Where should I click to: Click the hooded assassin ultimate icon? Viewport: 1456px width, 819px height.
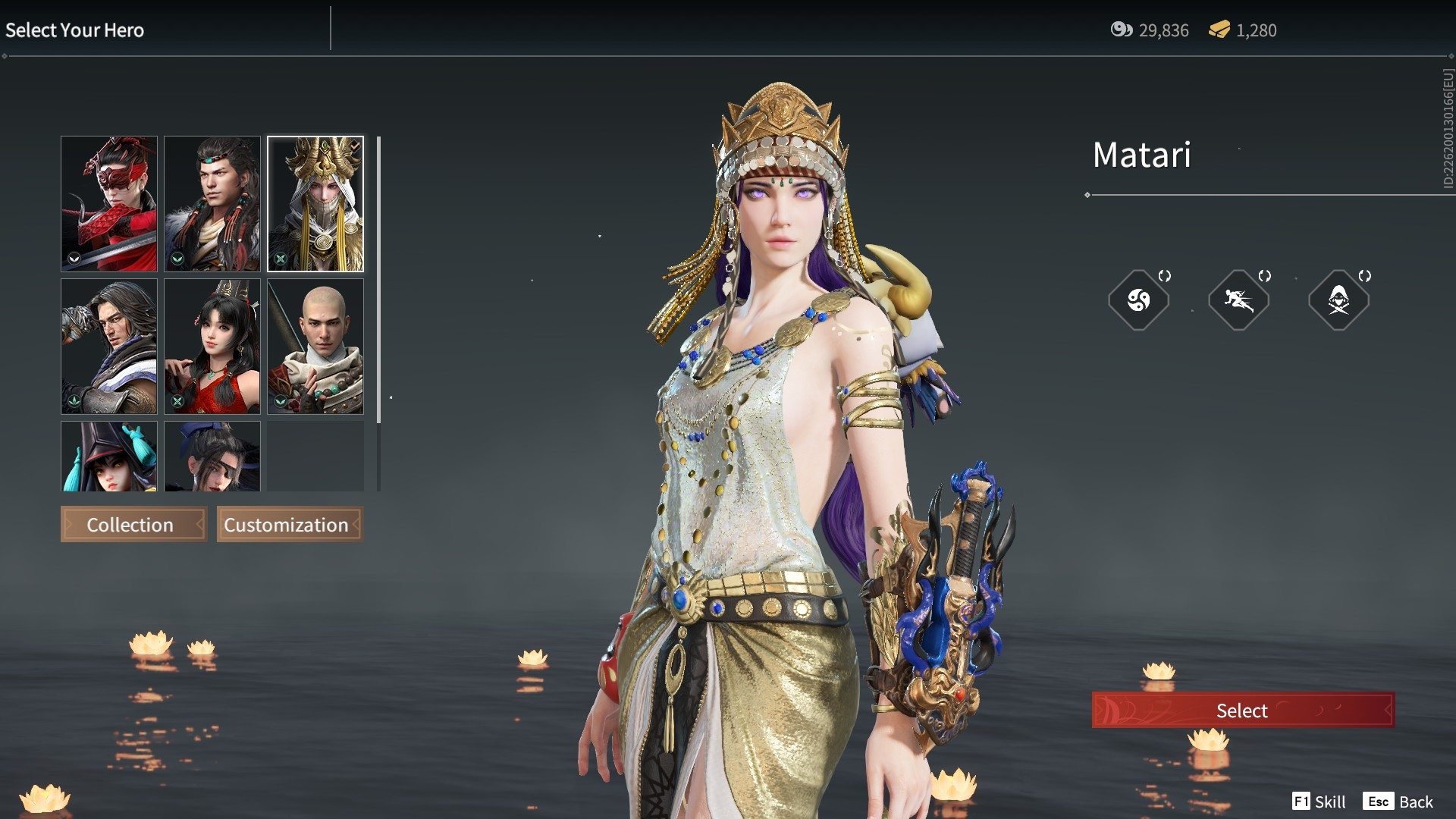(1338, 300)
